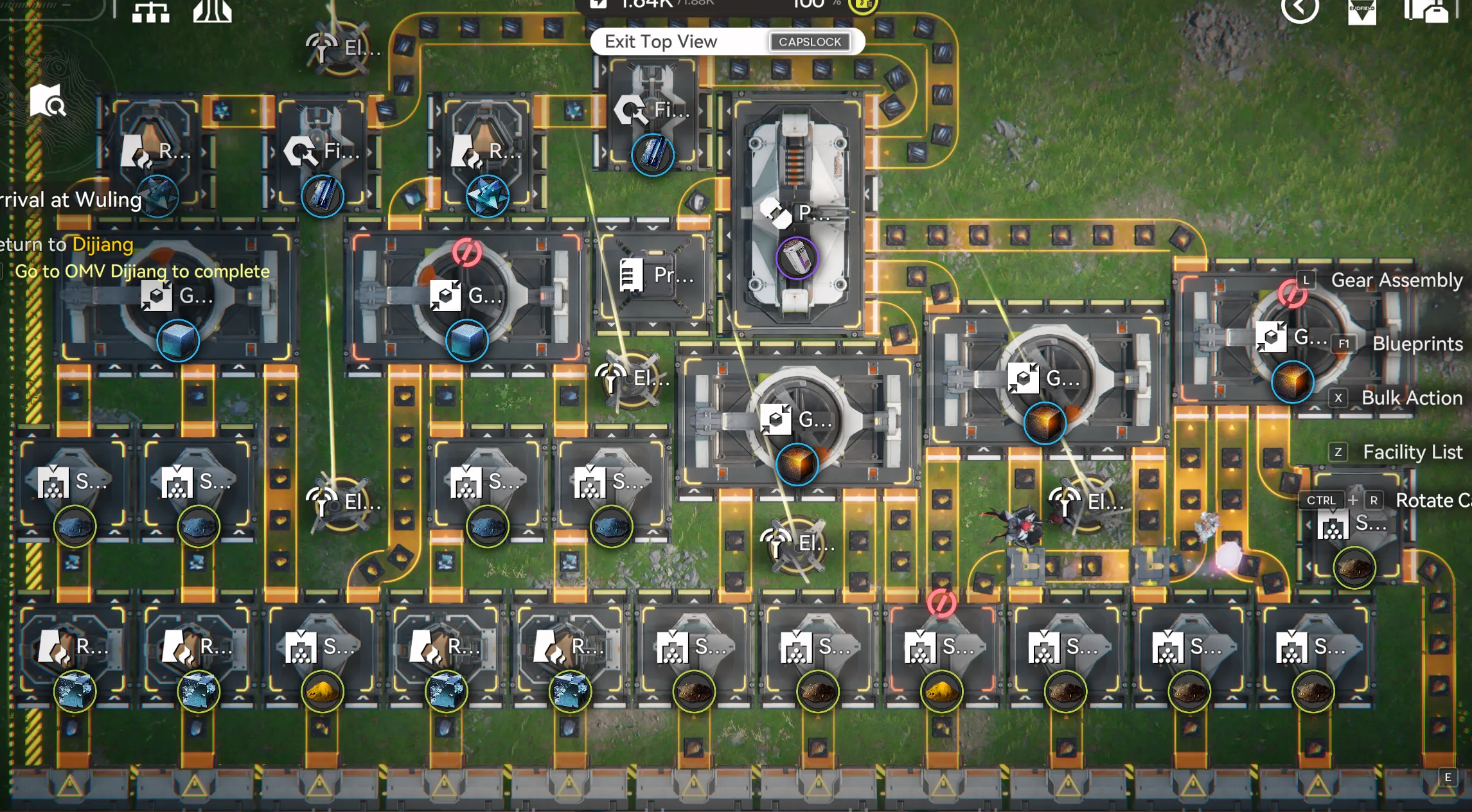Viewport: 1472px width, 812px height.
Task: Select Bulk Action from the right-side options
Action: tap(1410, 398)
